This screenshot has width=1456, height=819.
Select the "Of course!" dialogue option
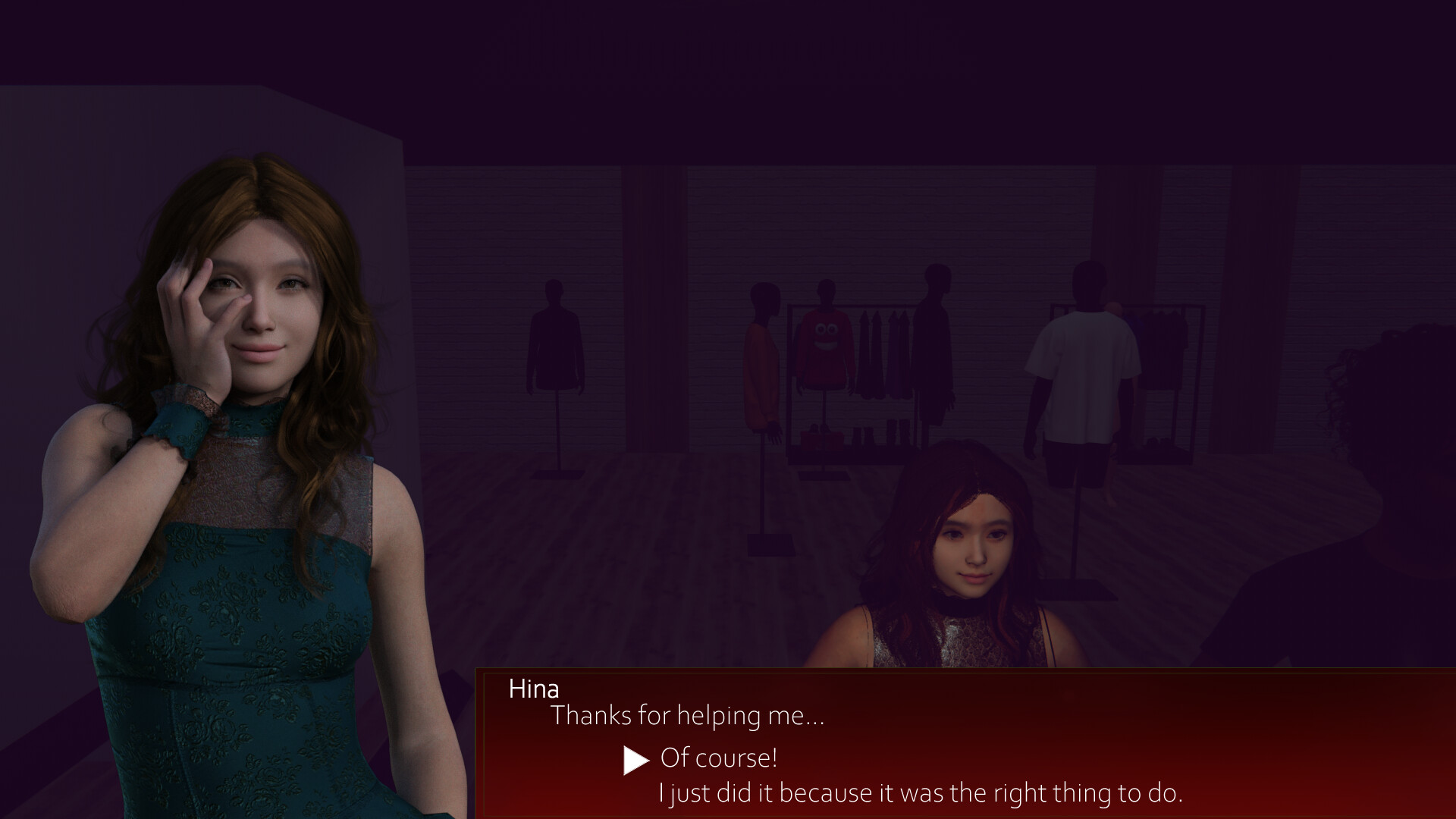click(x=719, y=758)
